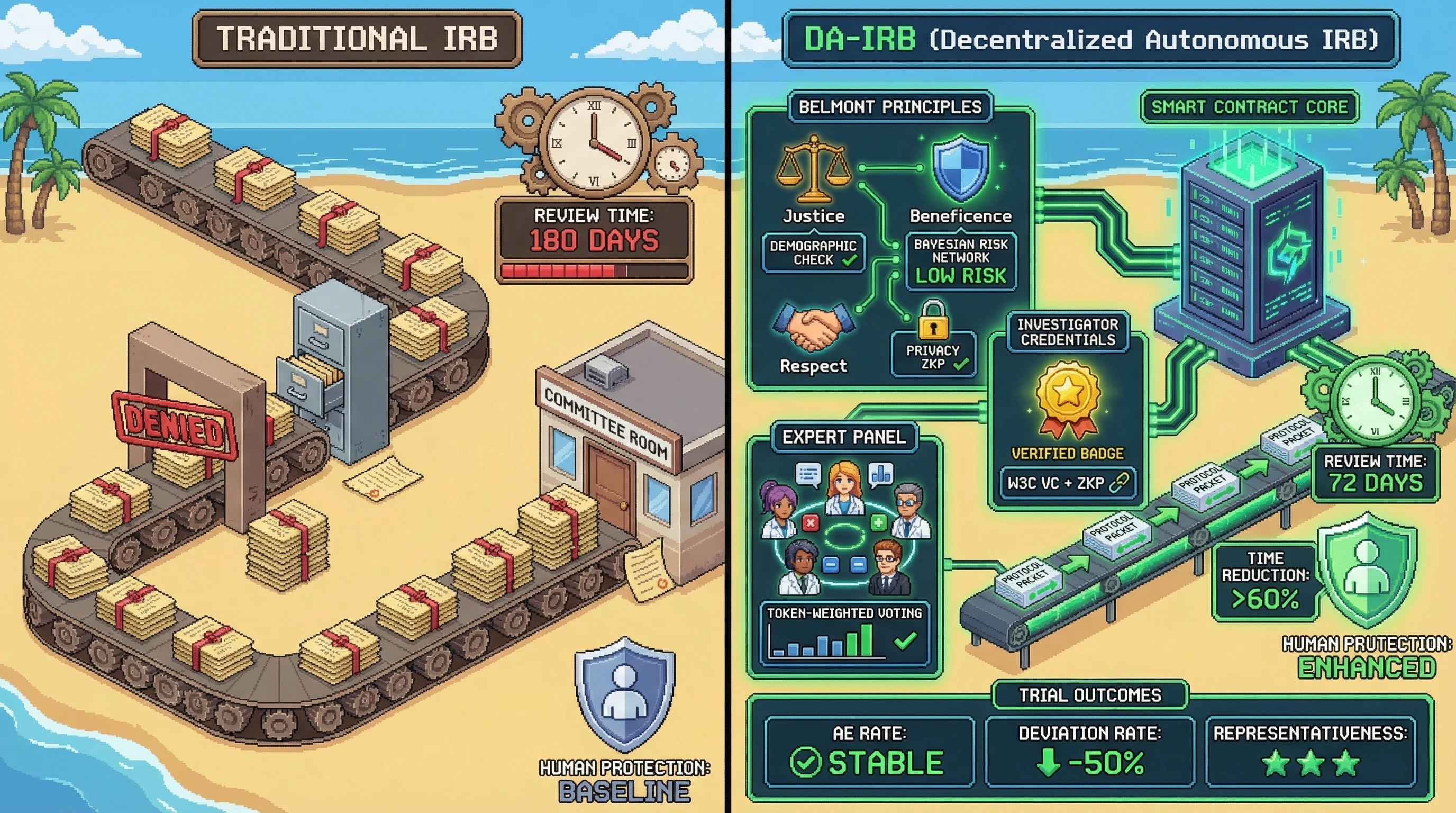Select the Beneficence shield icon
Viewport: 1456px width, 813px height.
click(x=960, y=168)
